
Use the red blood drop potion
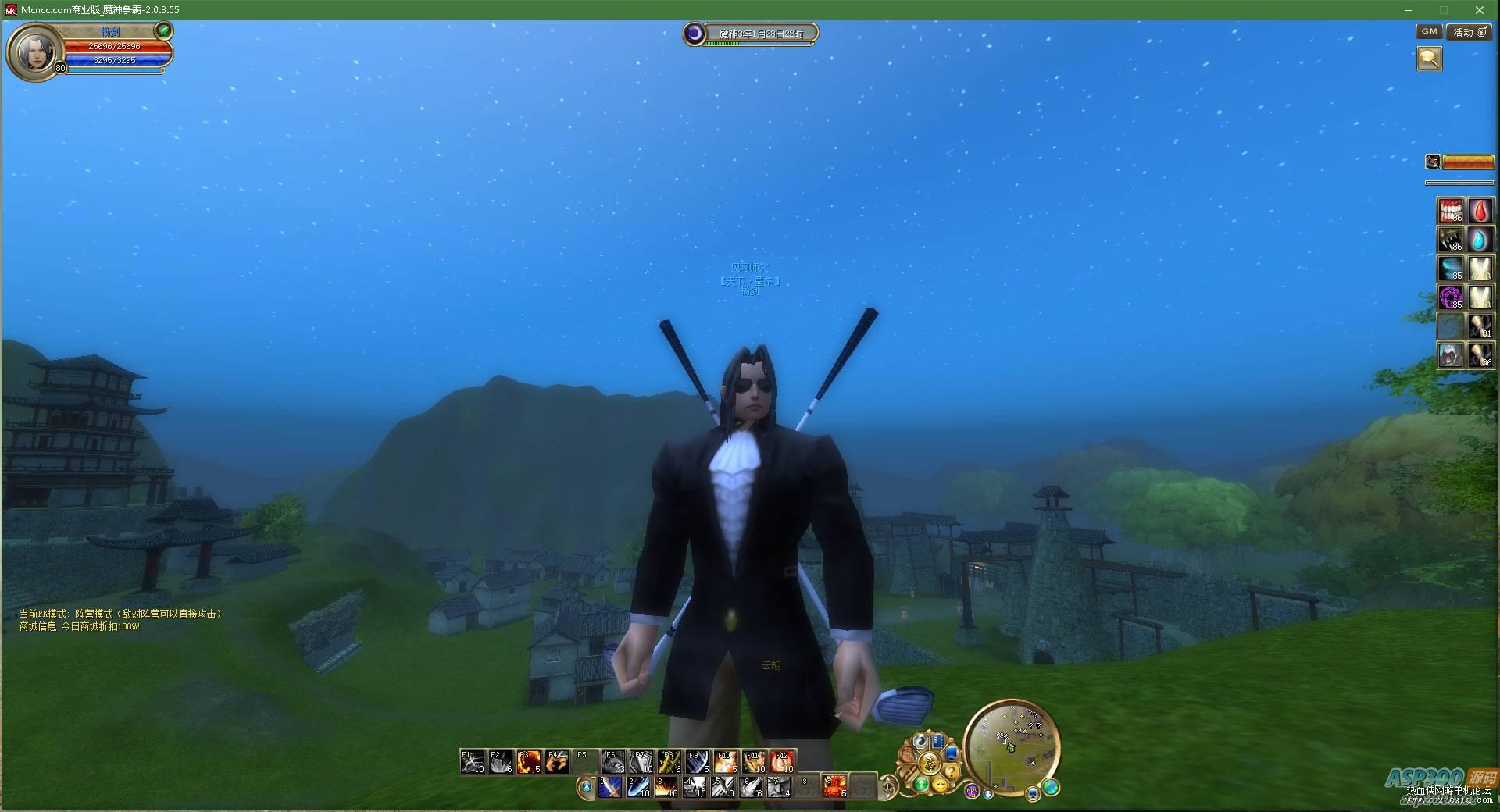point(1480,210)
